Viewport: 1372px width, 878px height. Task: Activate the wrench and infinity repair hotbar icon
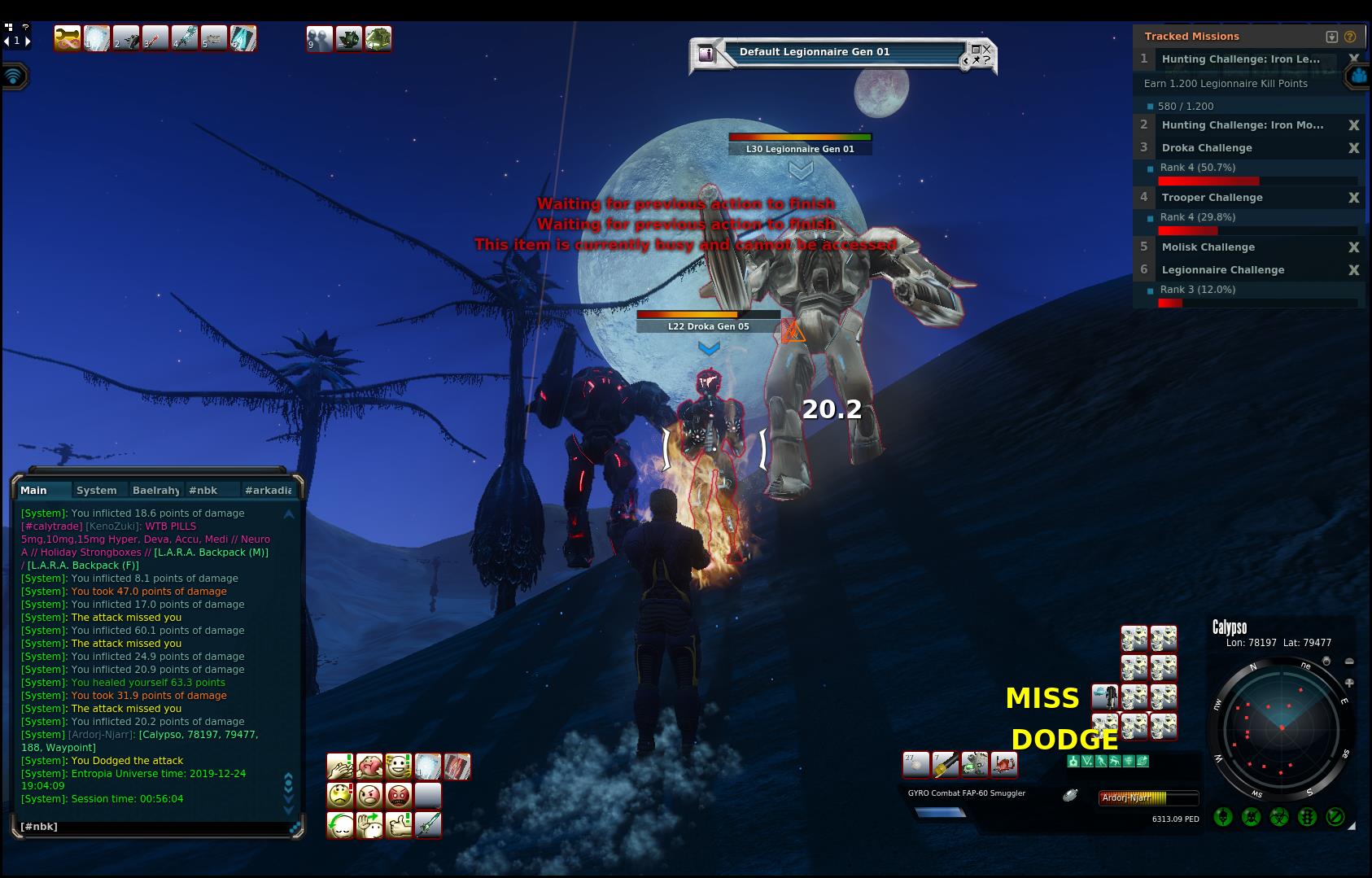(67, 38)
